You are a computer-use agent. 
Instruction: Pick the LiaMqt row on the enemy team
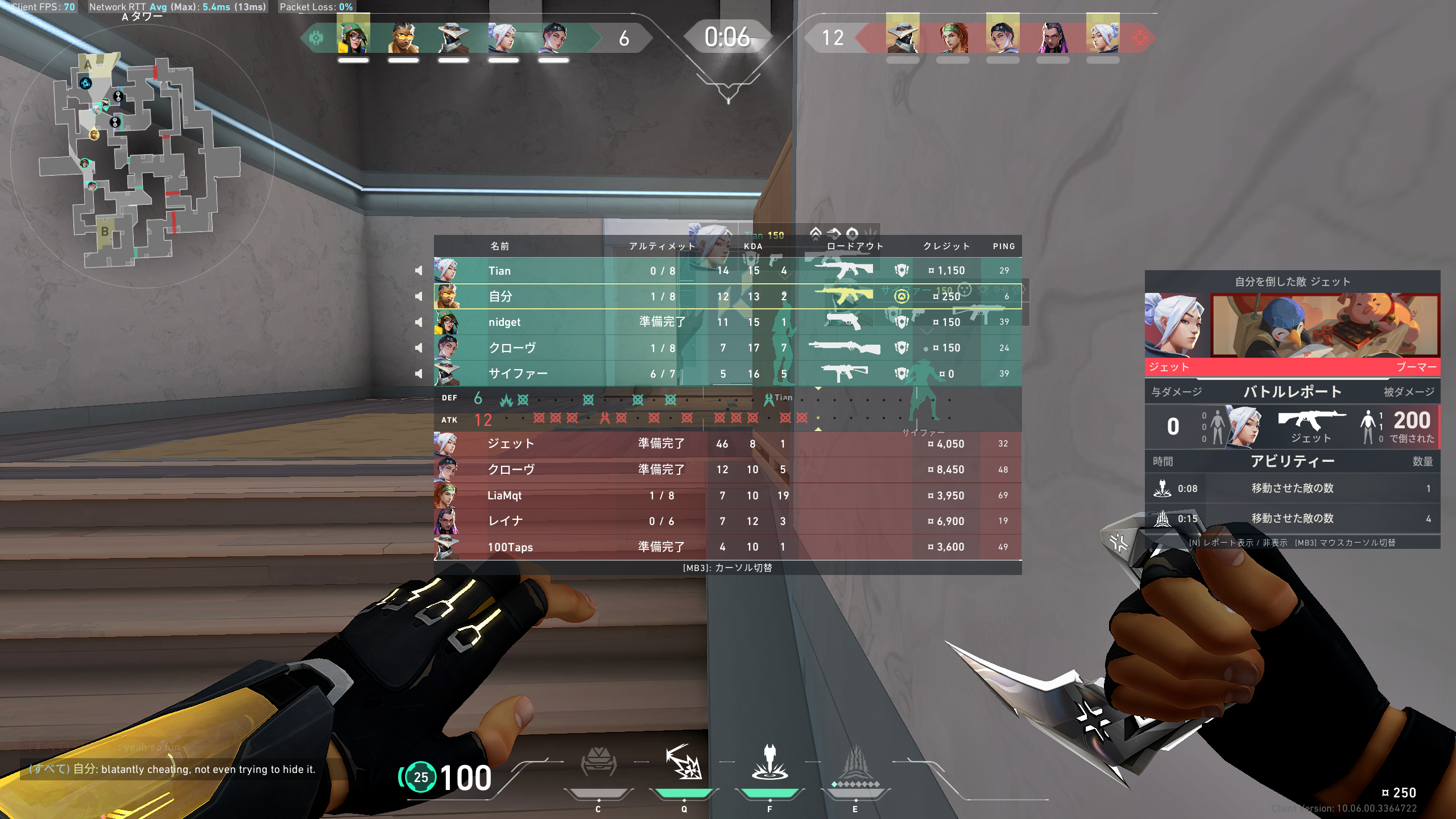point(728,495)
